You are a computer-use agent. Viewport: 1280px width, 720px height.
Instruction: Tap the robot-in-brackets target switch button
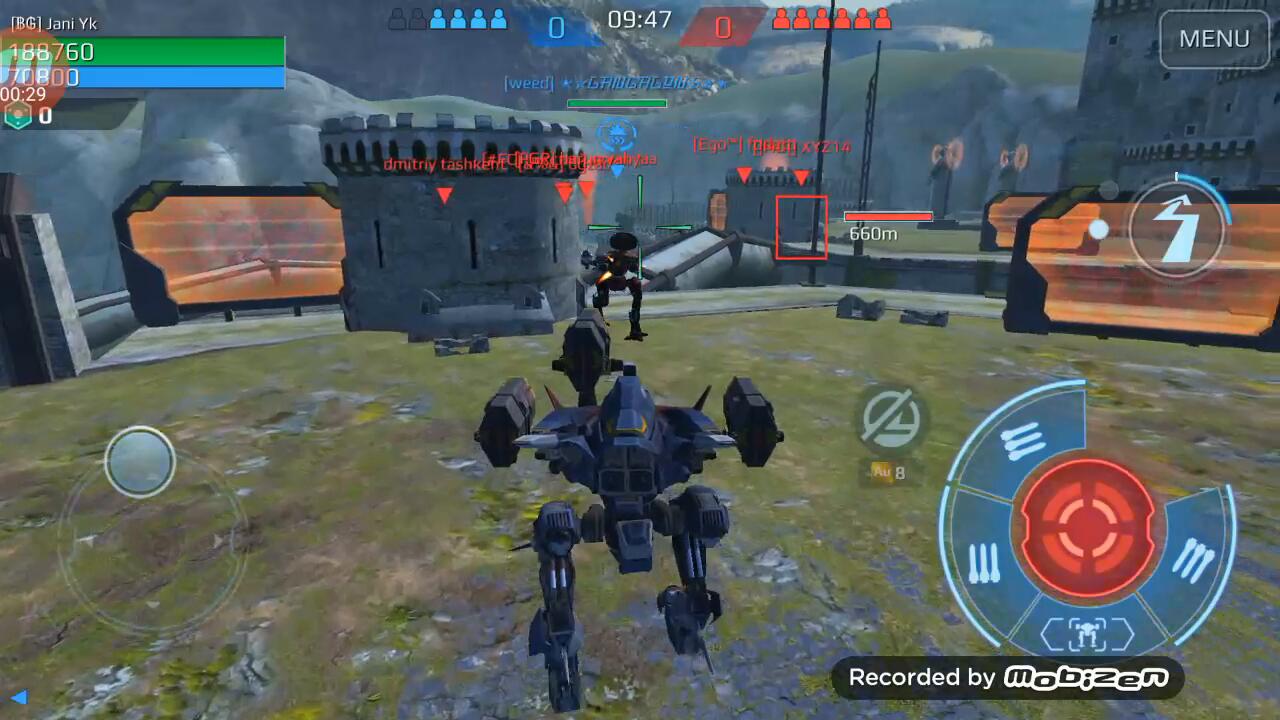tap(1086, 634)
